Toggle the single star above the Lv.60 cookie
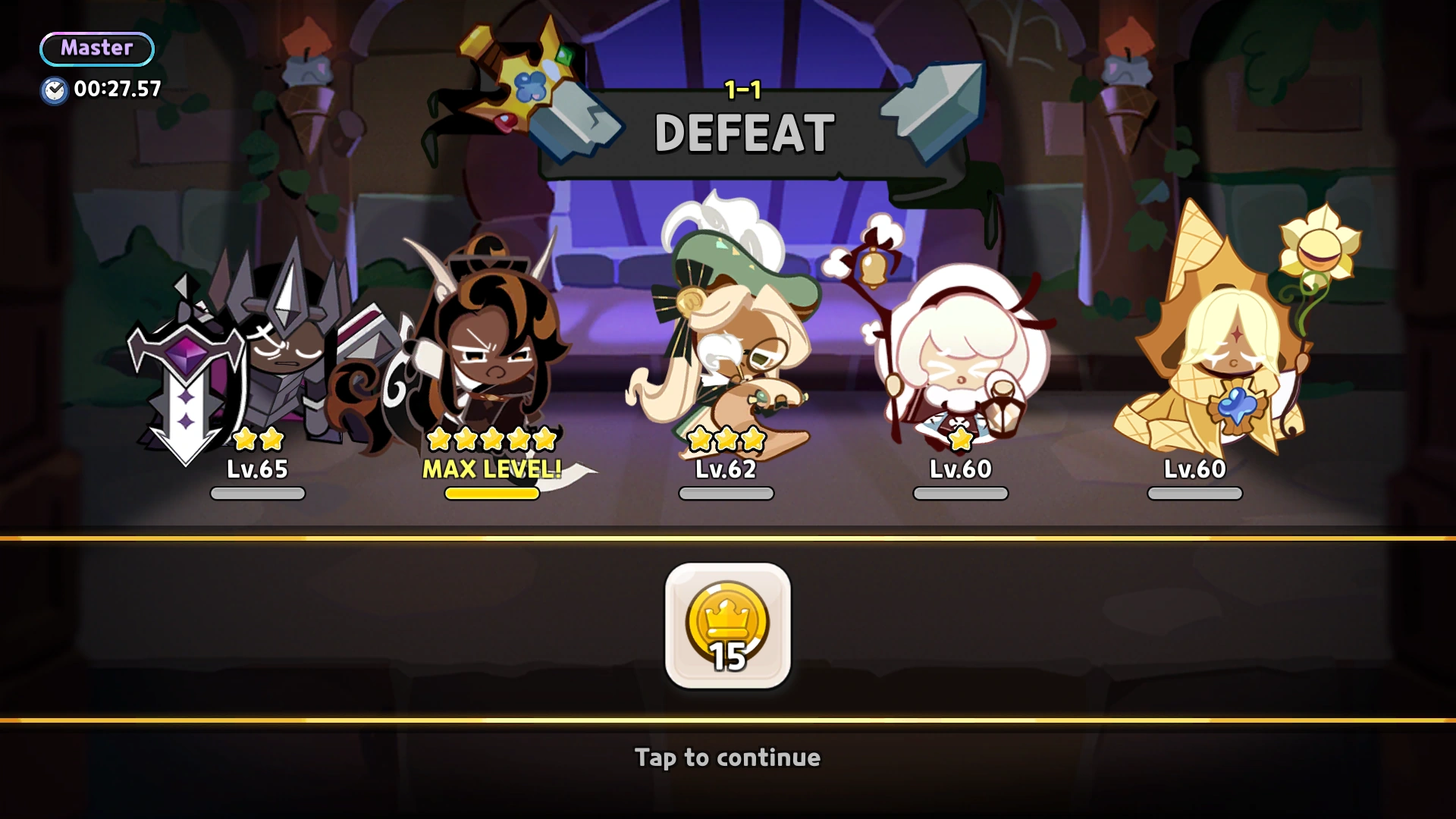 pyautogui.click(x=960, y=439)
